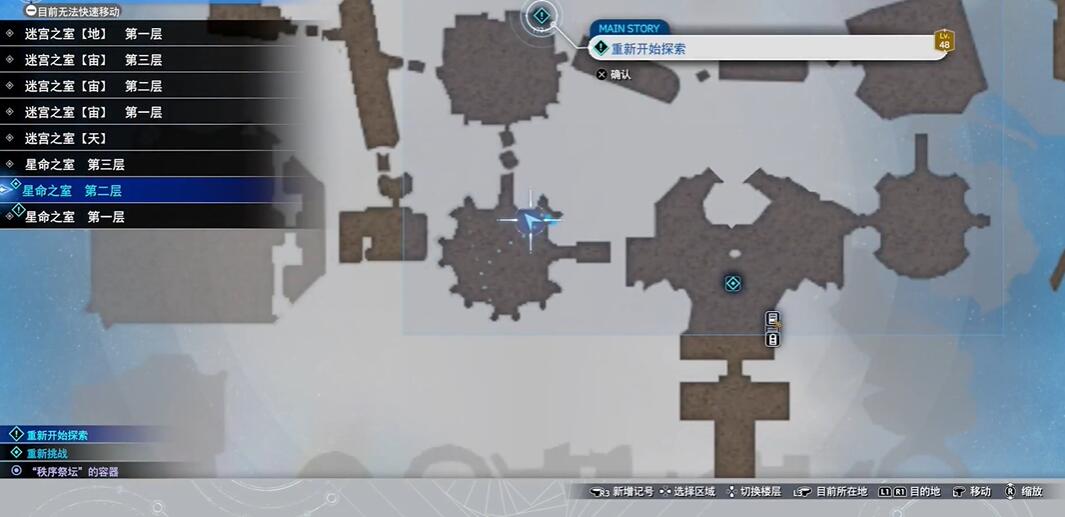
Task: Switch to 星命之室 第一层 floor
Action: click(x=75, y=216)
